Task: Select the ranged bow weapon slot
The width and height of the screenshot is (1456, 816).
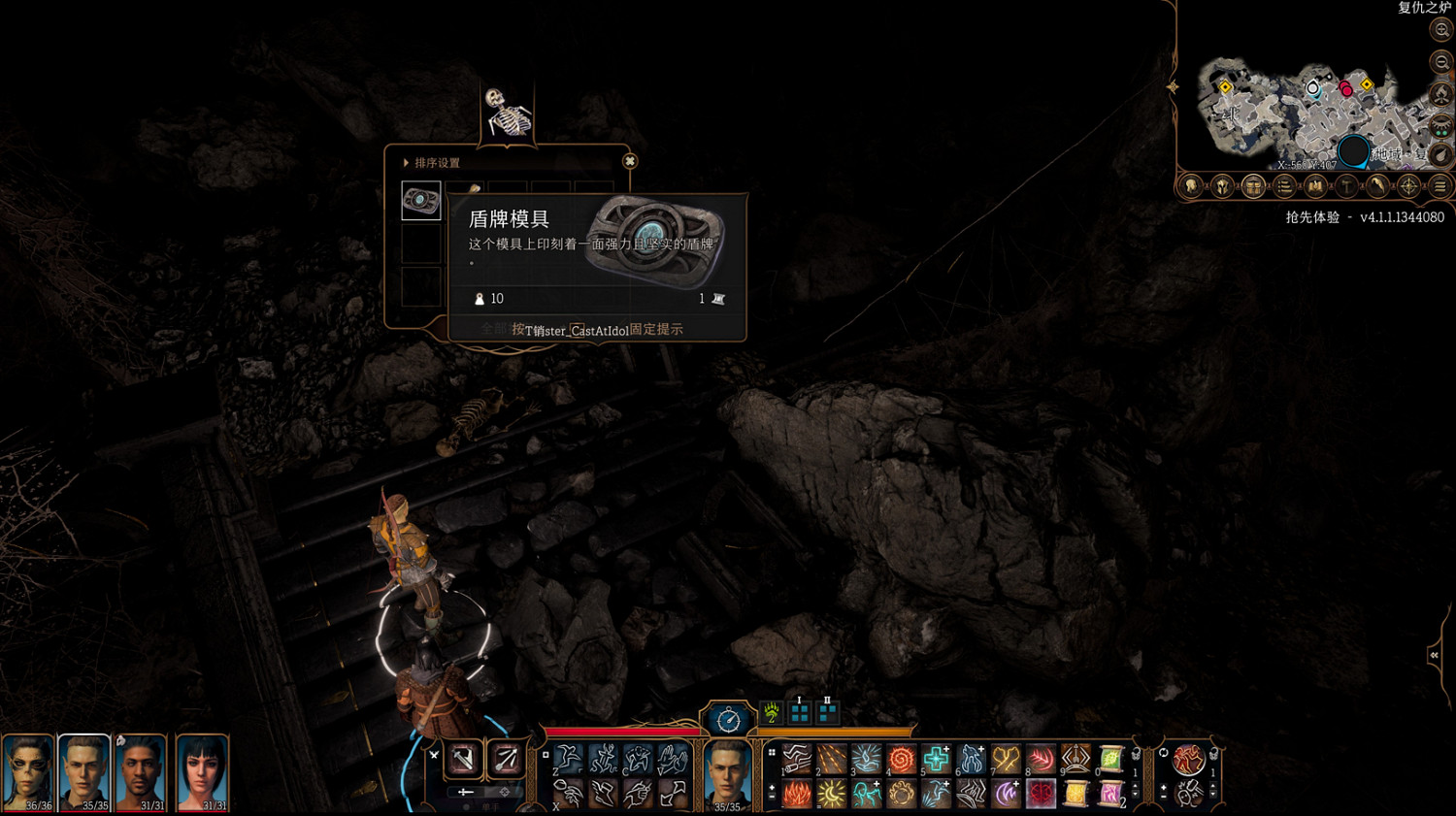Action: coord(506,759)
